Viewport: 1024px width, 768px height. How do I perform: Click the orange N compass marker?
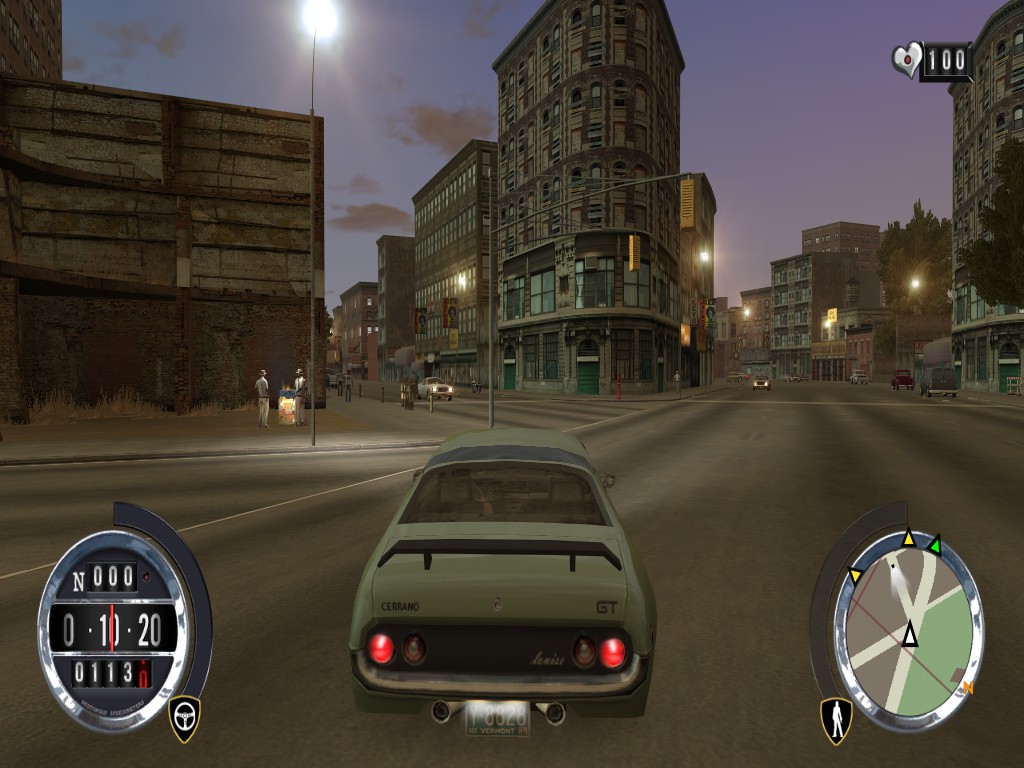coord(967,688)
